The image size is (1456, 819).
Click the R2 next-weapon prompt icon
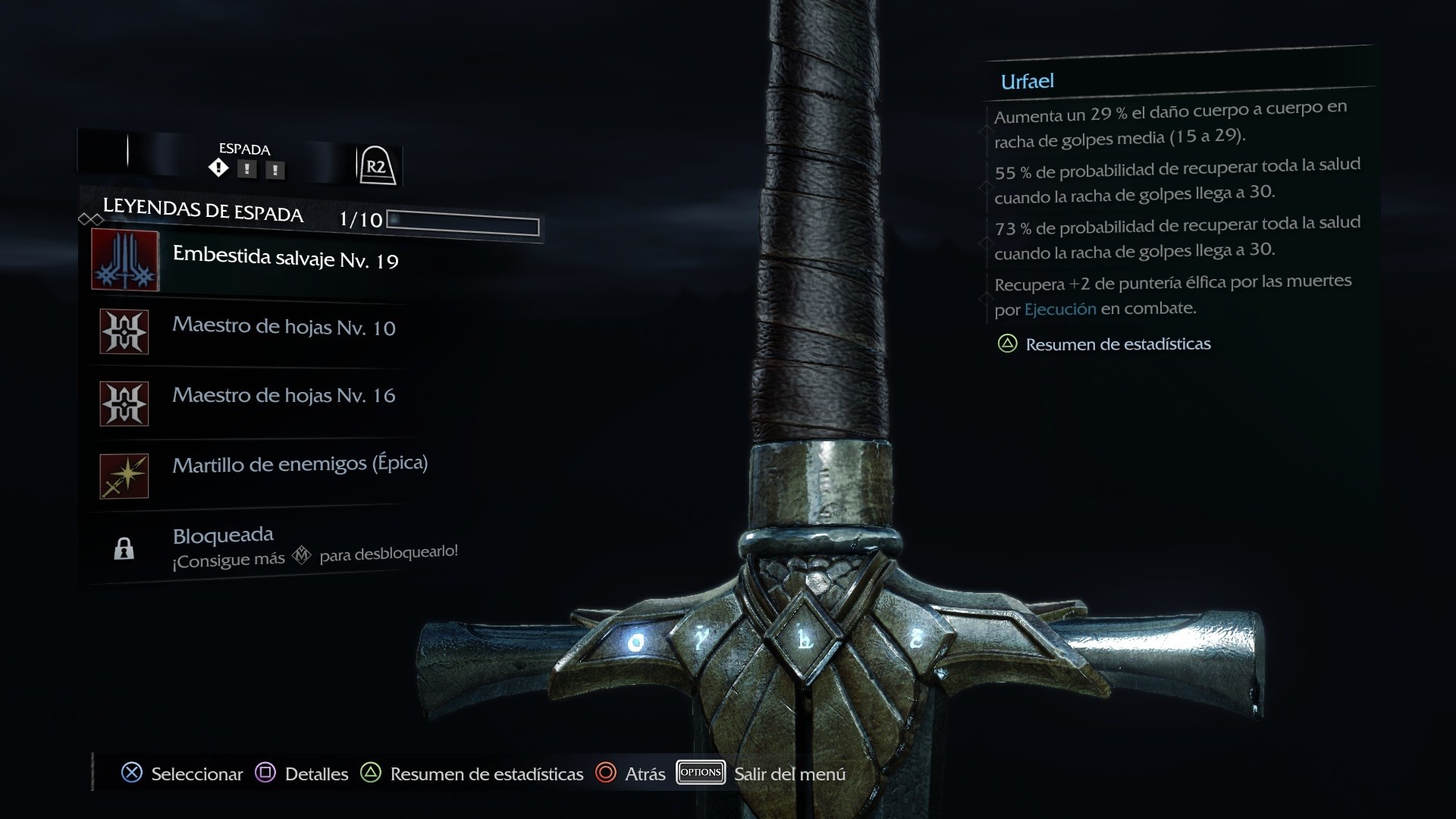(378, 165)
